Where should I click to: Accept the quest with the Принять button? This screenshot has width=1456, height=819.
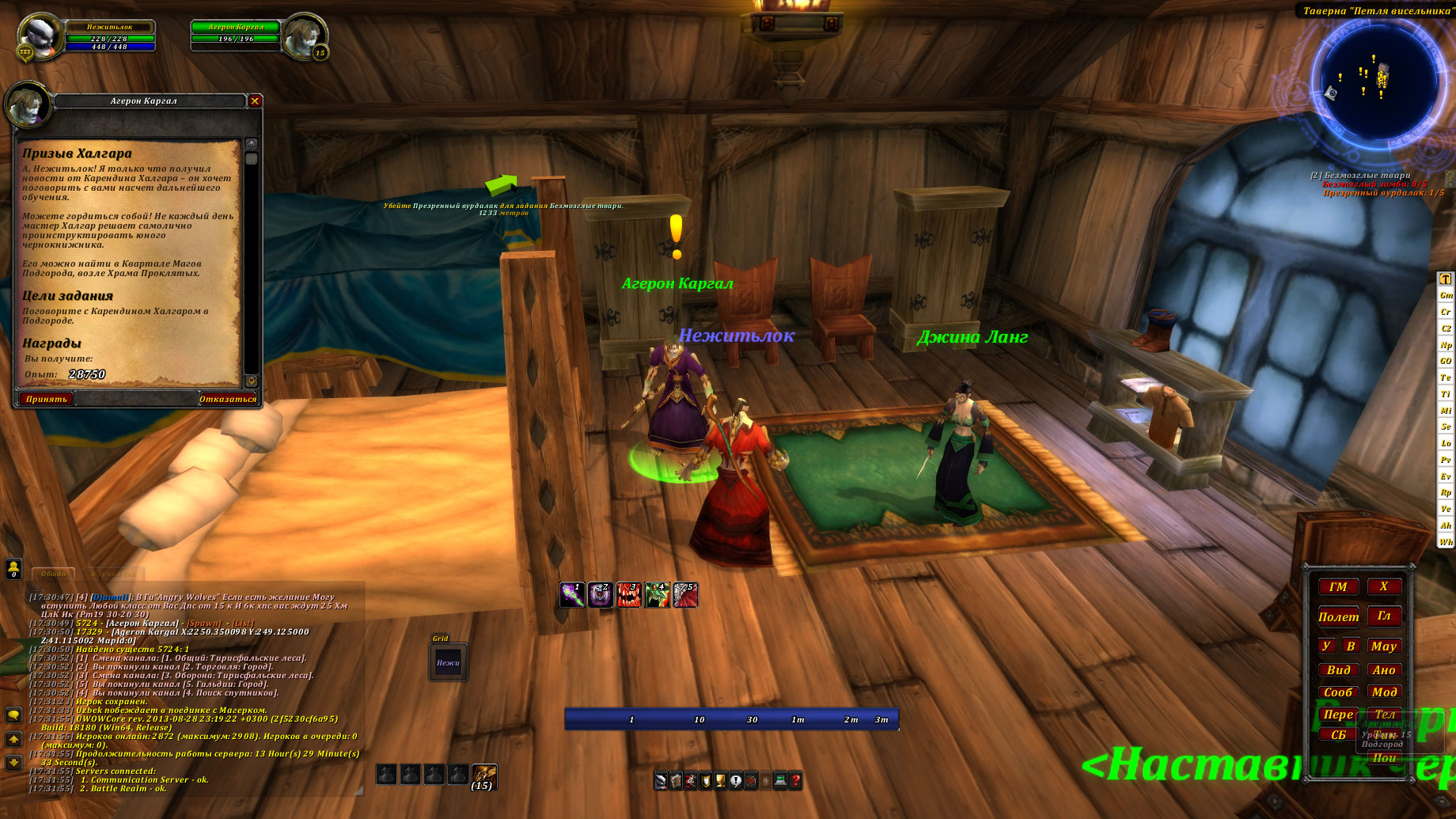coord(47,399)
